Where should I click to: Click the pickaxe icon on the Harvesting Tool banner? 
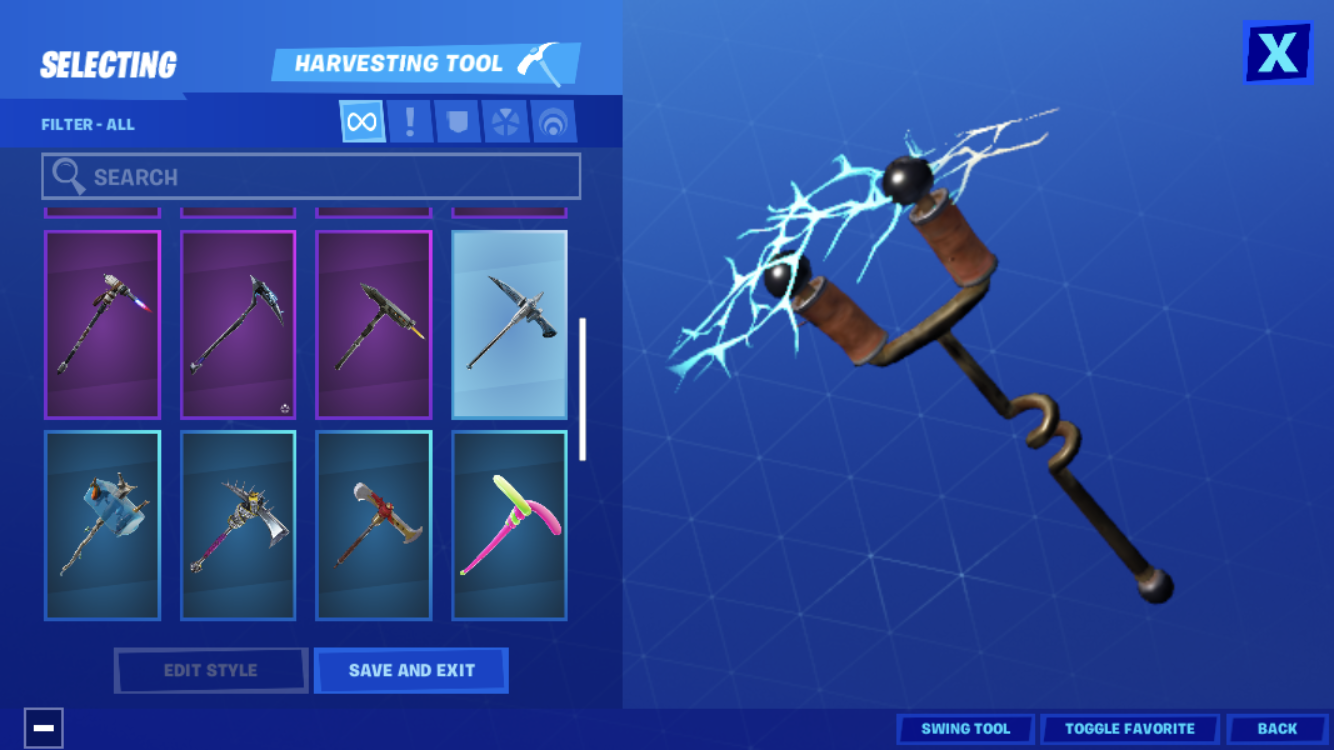tap(537, 62)
